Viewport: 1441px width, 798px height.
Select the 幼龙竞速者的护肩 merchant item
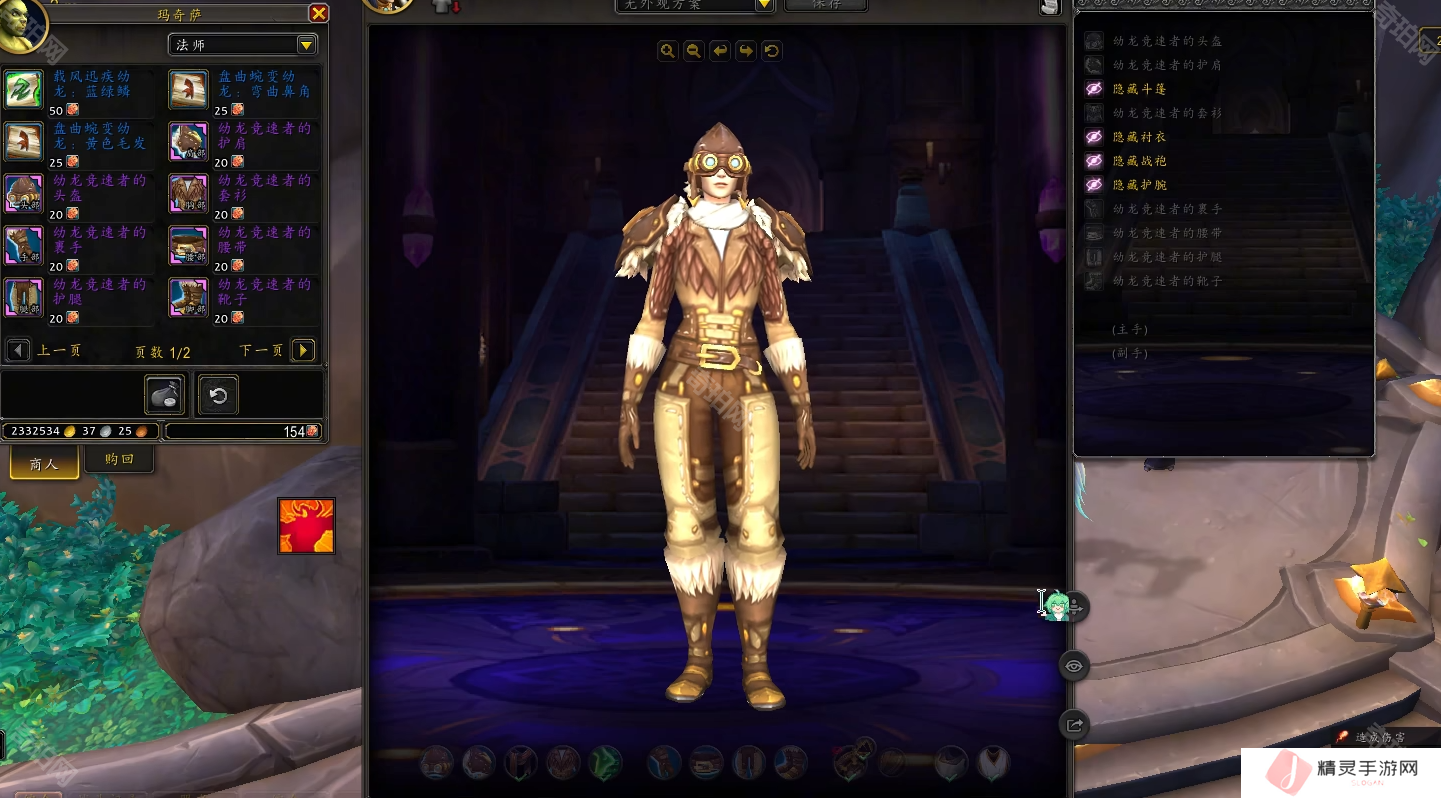(189, 142)
